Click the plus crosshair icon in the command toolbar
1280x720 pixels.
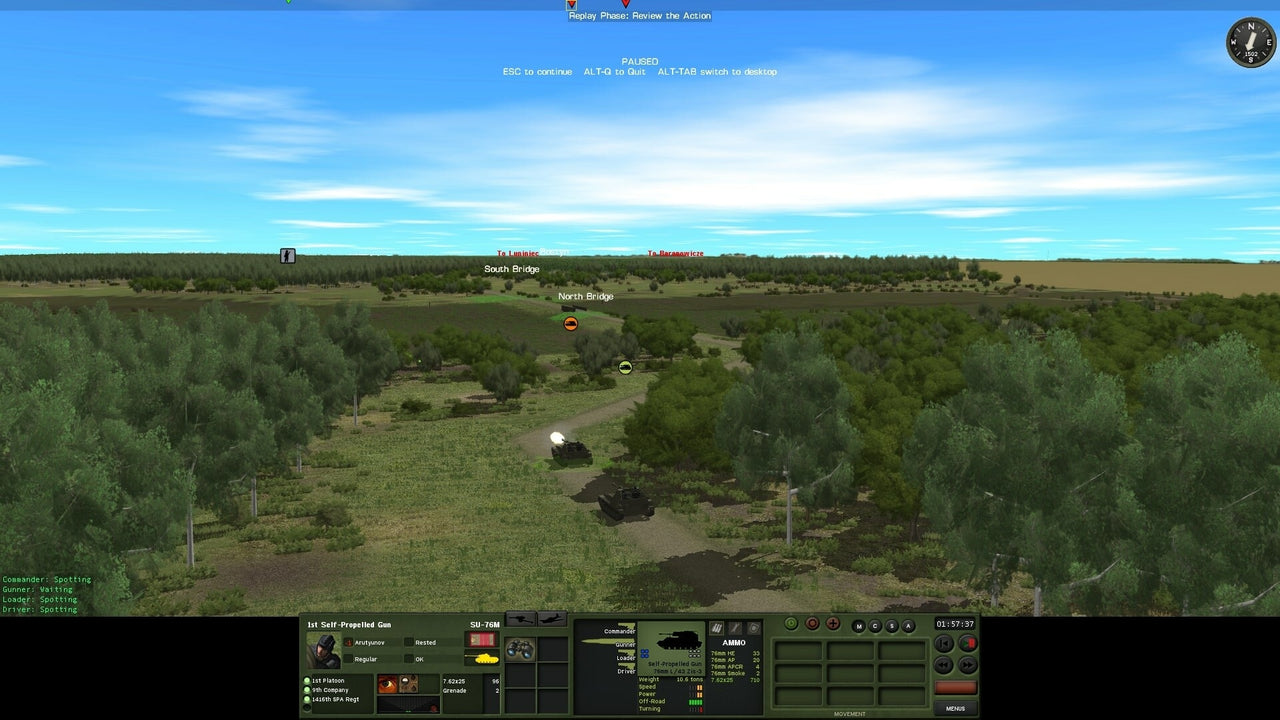[x=833, y=624]
